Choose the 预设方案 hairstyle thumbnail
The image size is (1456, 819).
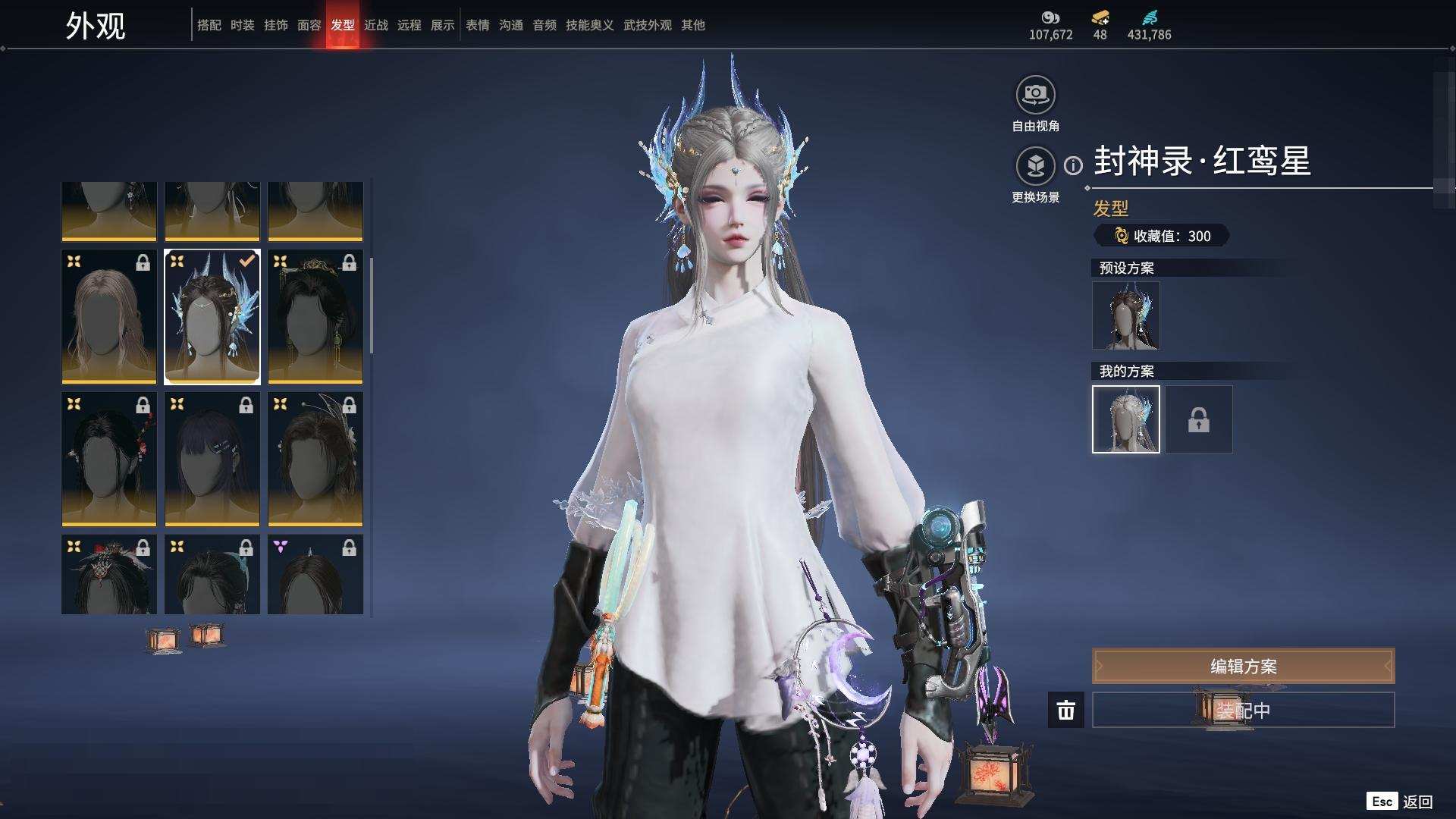[1125, 315]
